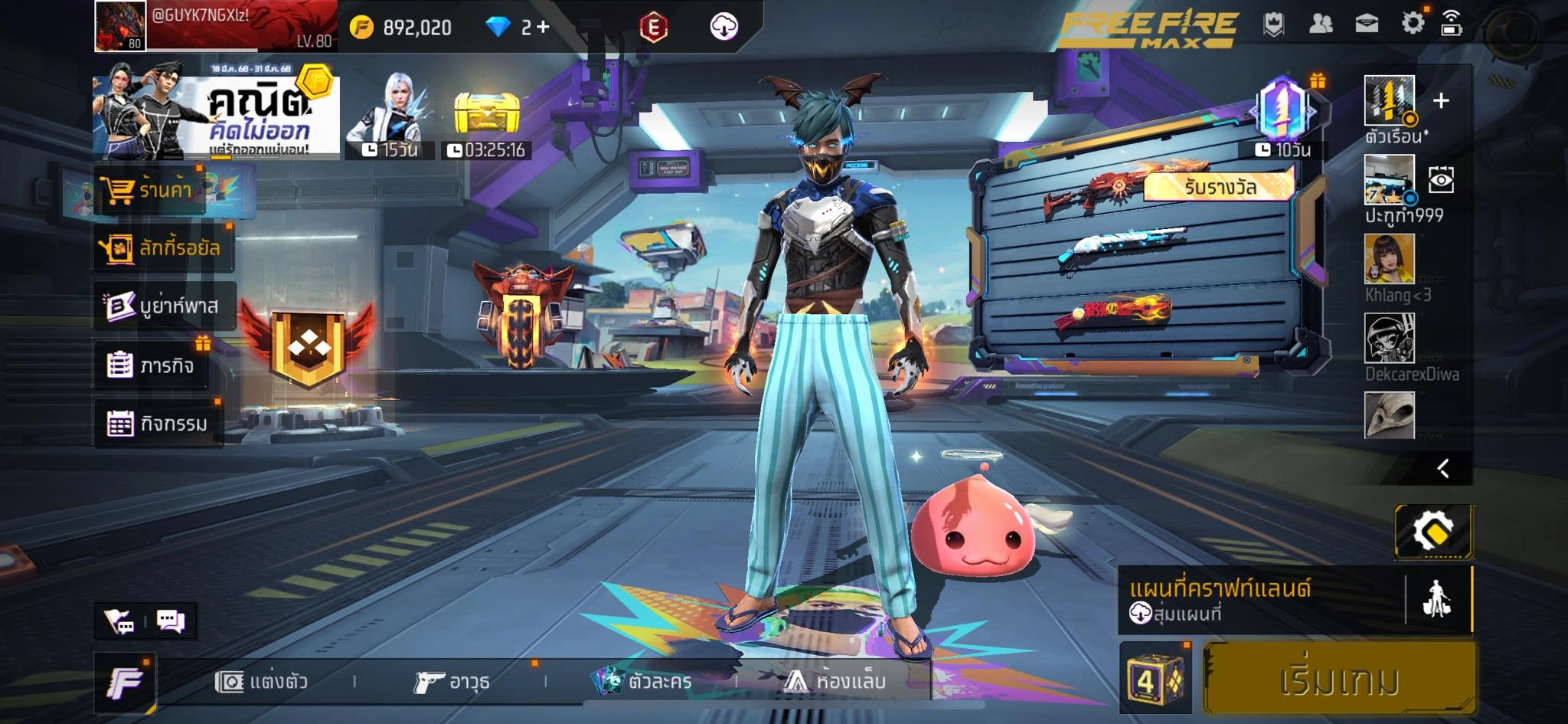Open the บูย่าห์พาส Booyah Pass
1568x724 pixels.
[x=163, y=306]
